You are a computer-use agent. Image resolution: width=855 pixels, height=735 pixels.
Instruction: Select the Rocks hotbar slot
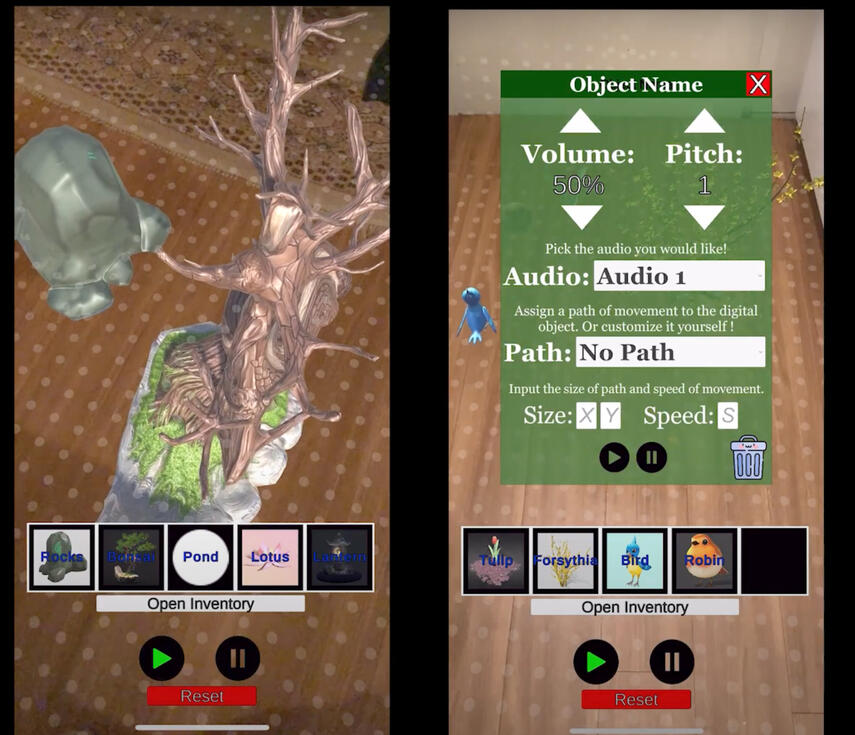click(x=62, y=557)
